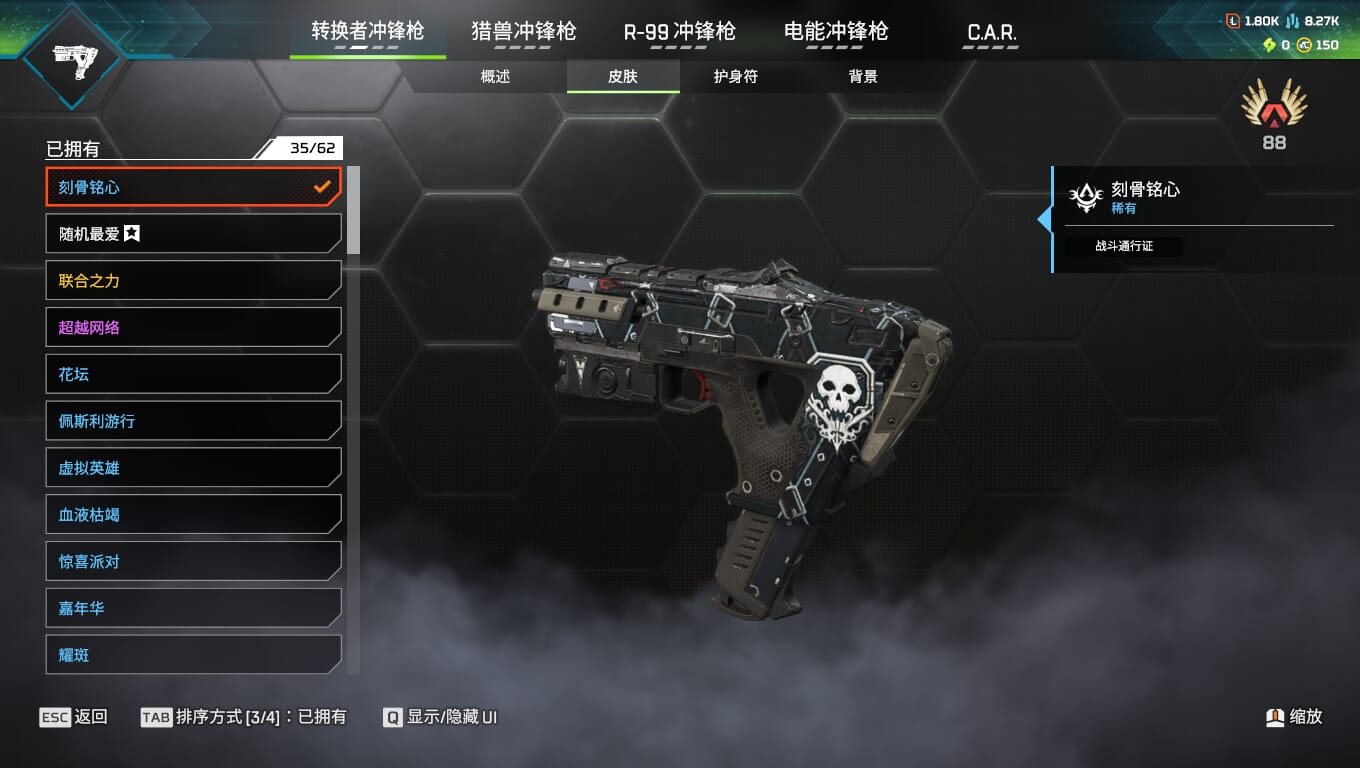Open the 概述 overview sub-tab
Viewport: 1360px width, 768px height.
[x=495, y=77]
